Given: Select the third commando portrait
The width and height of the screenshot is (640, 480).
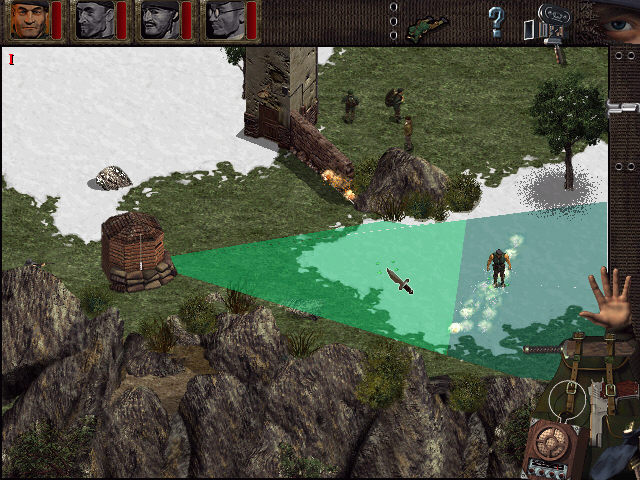Looking at the screenshot, I should (159, 20).
